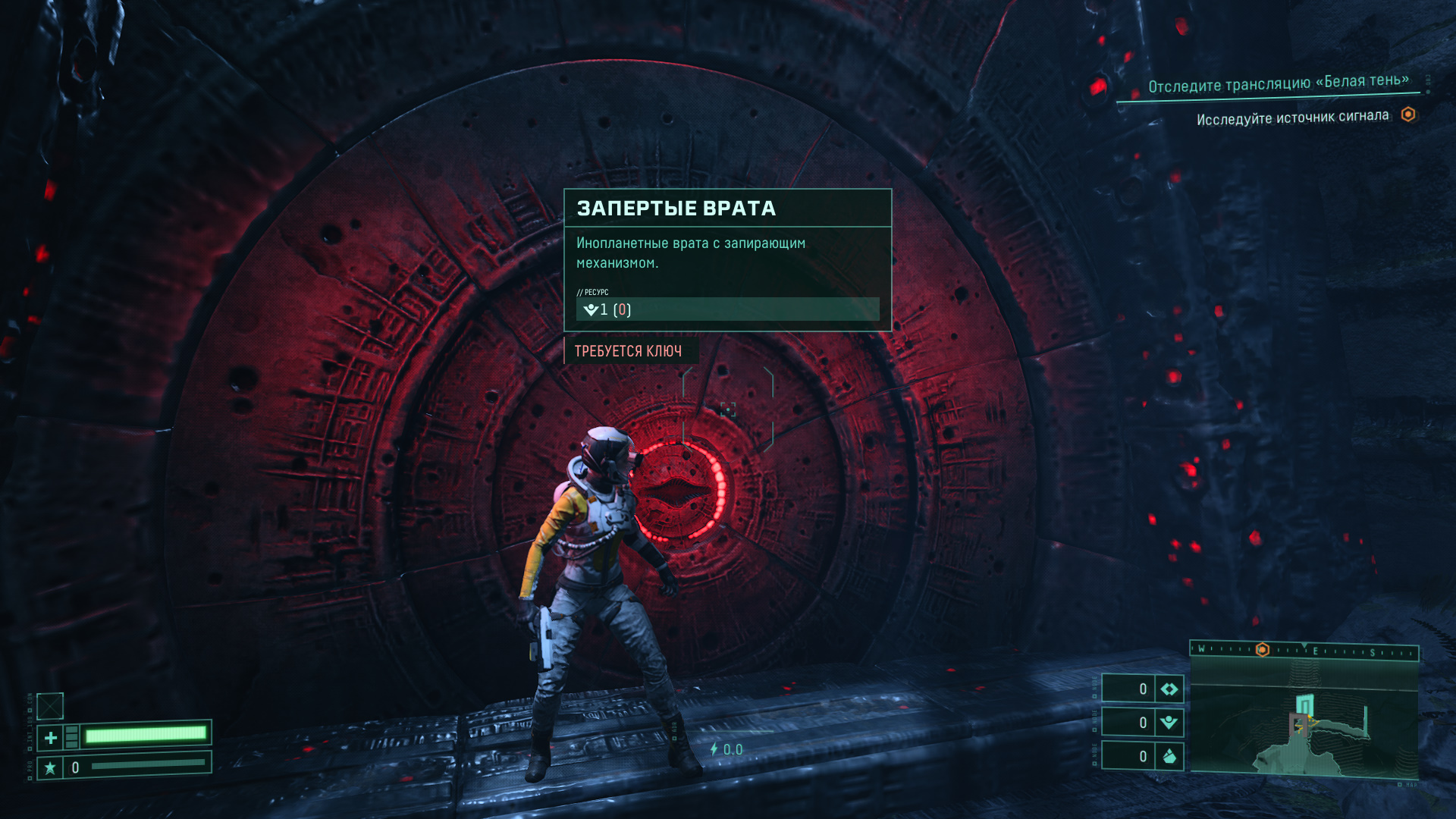The image size is (1456, 819).
Task: Select the droplet-shaped resource icon
Action: (1169, 756)
